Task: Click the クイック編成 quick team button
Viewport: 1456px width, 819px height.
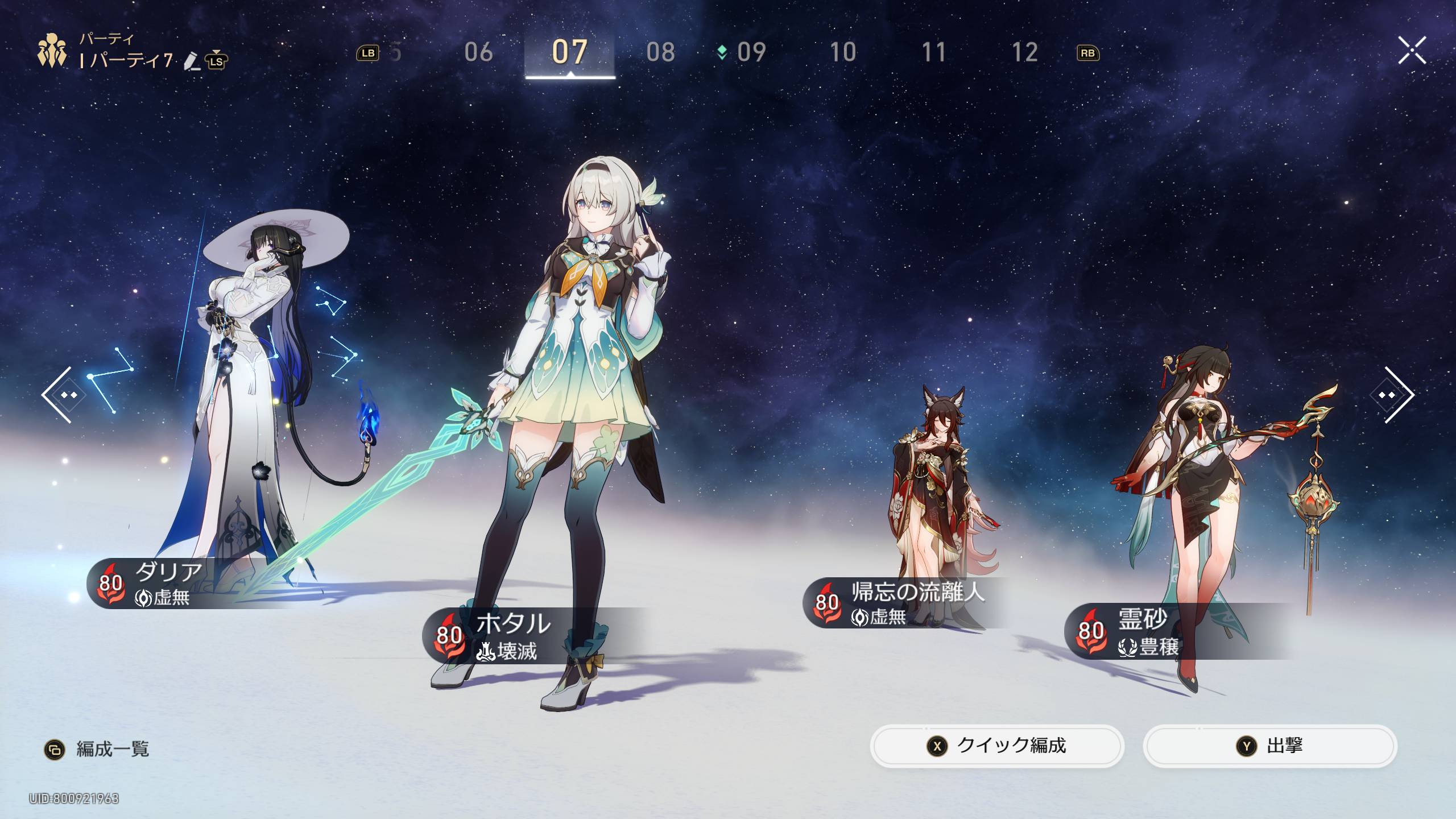Action: click(996, 746)
